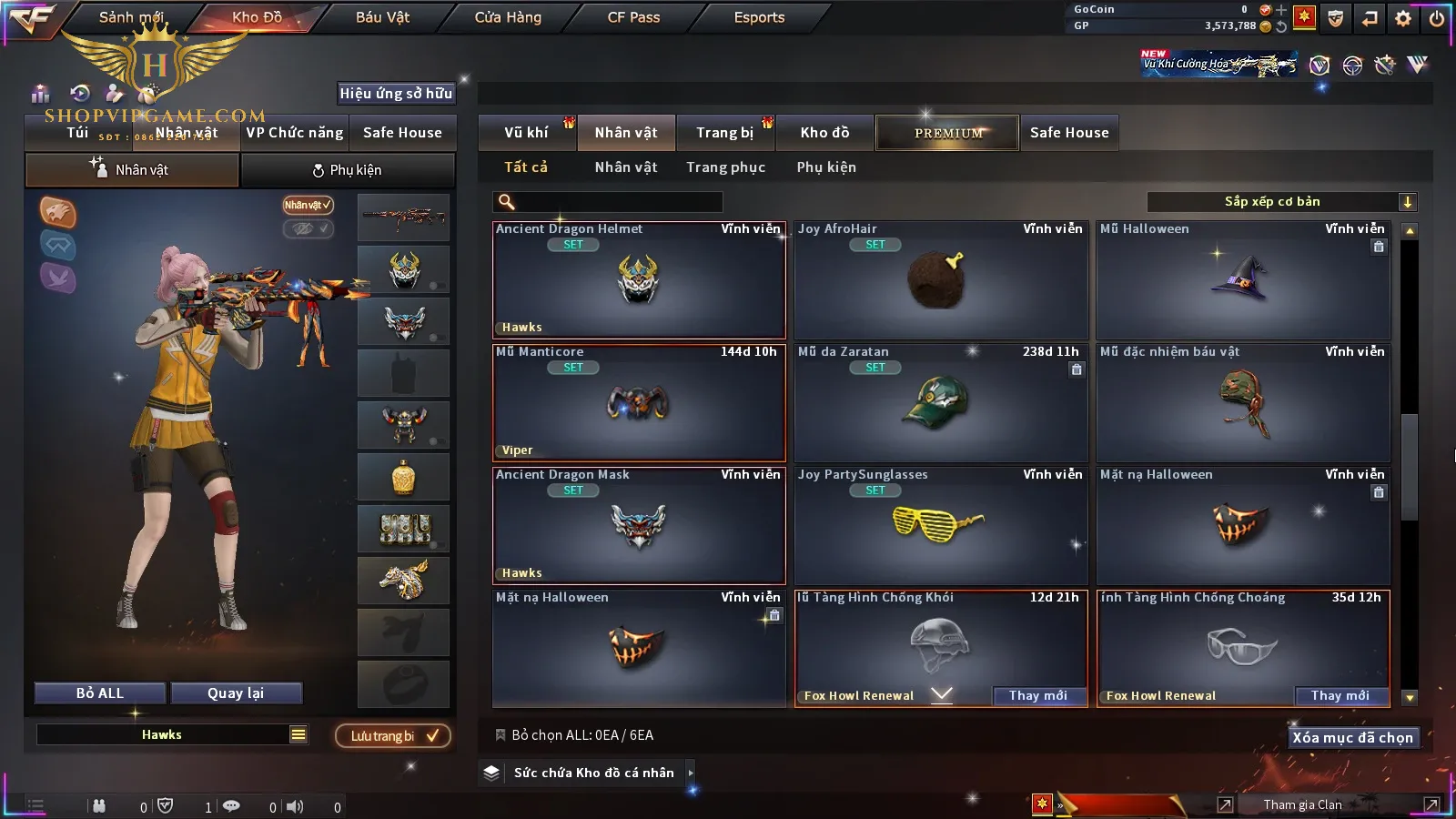The height and width of the screenshot is (819, 1456).
Task: Pick the Joy PartySunglasses item
Action: pyautogui.click(x=941, y=526)
